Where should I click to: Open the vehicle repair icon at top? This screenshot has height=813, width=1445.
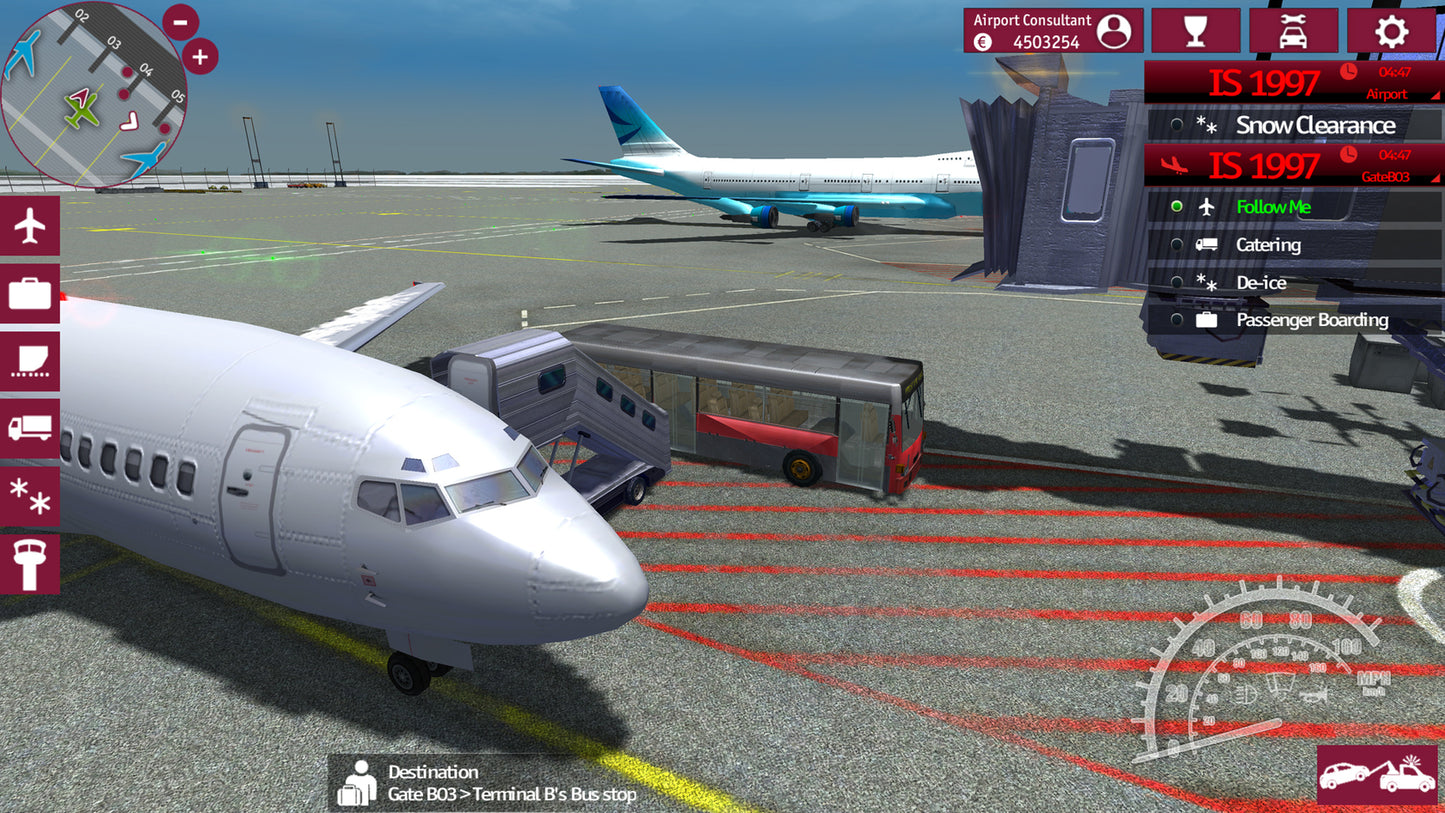tap(1294, 30)
